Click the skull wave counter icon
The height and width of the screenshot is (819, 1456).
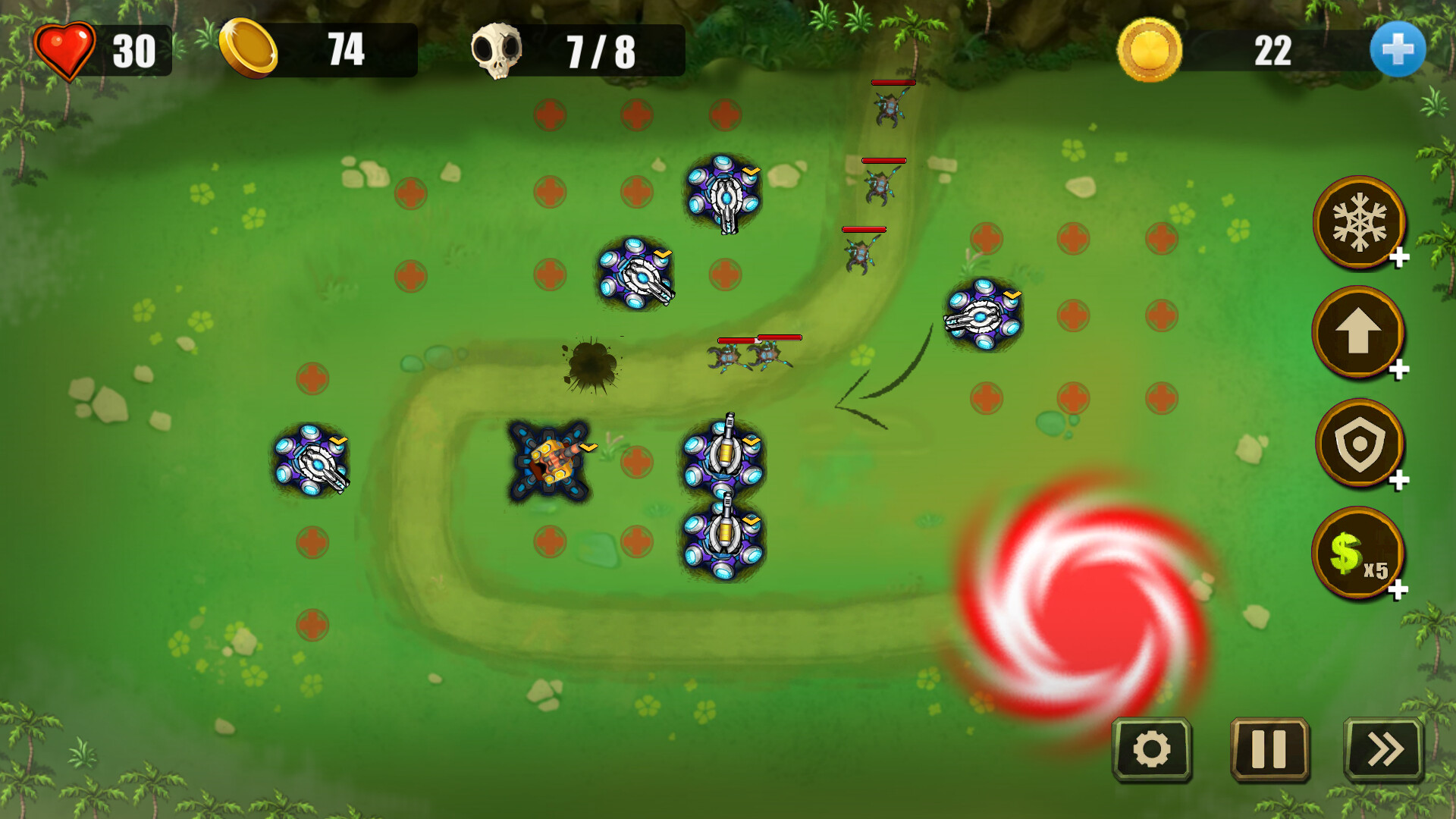500,51
